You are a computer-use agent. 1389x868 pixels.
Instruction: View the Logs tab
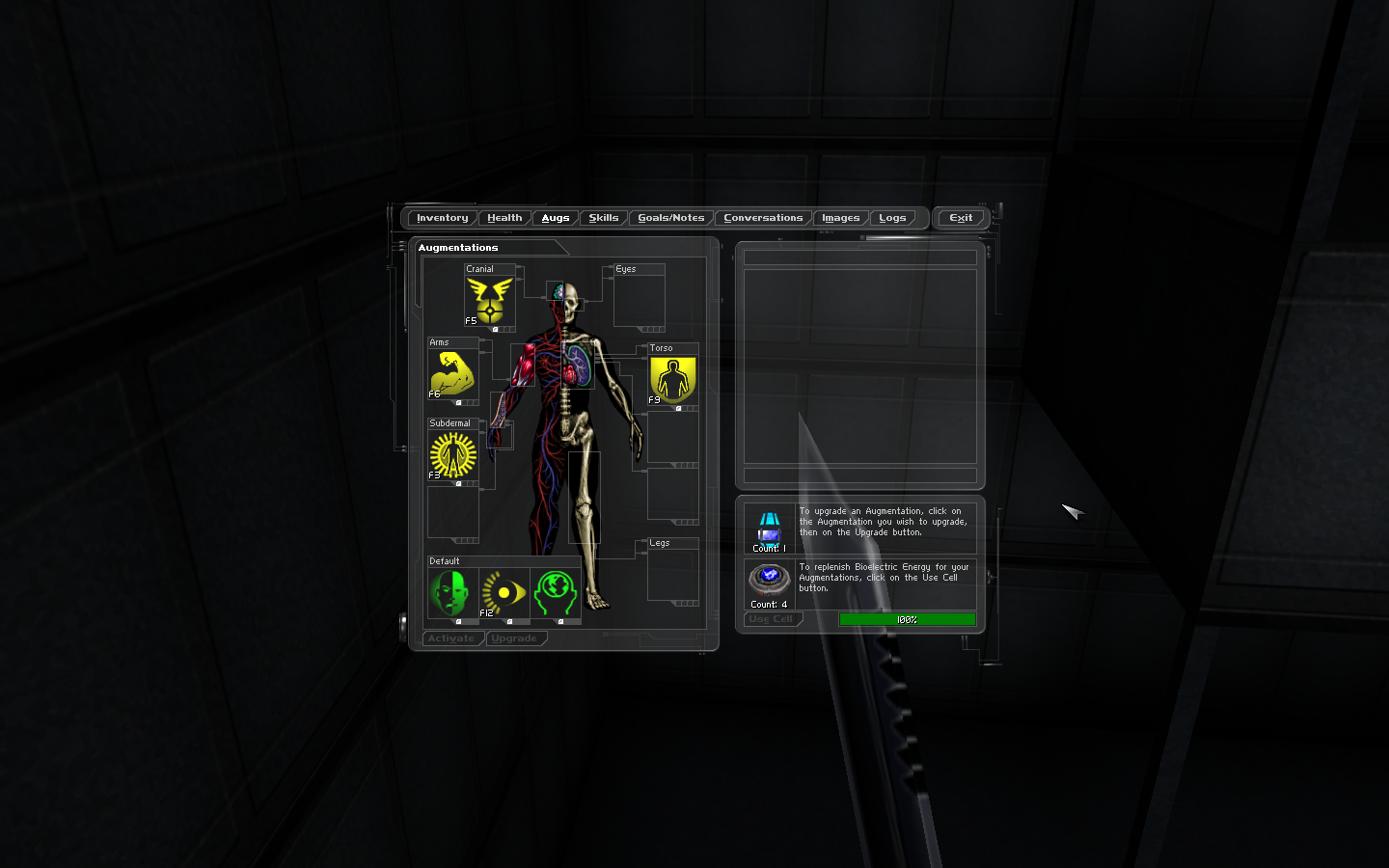click(x=892, y=218)
